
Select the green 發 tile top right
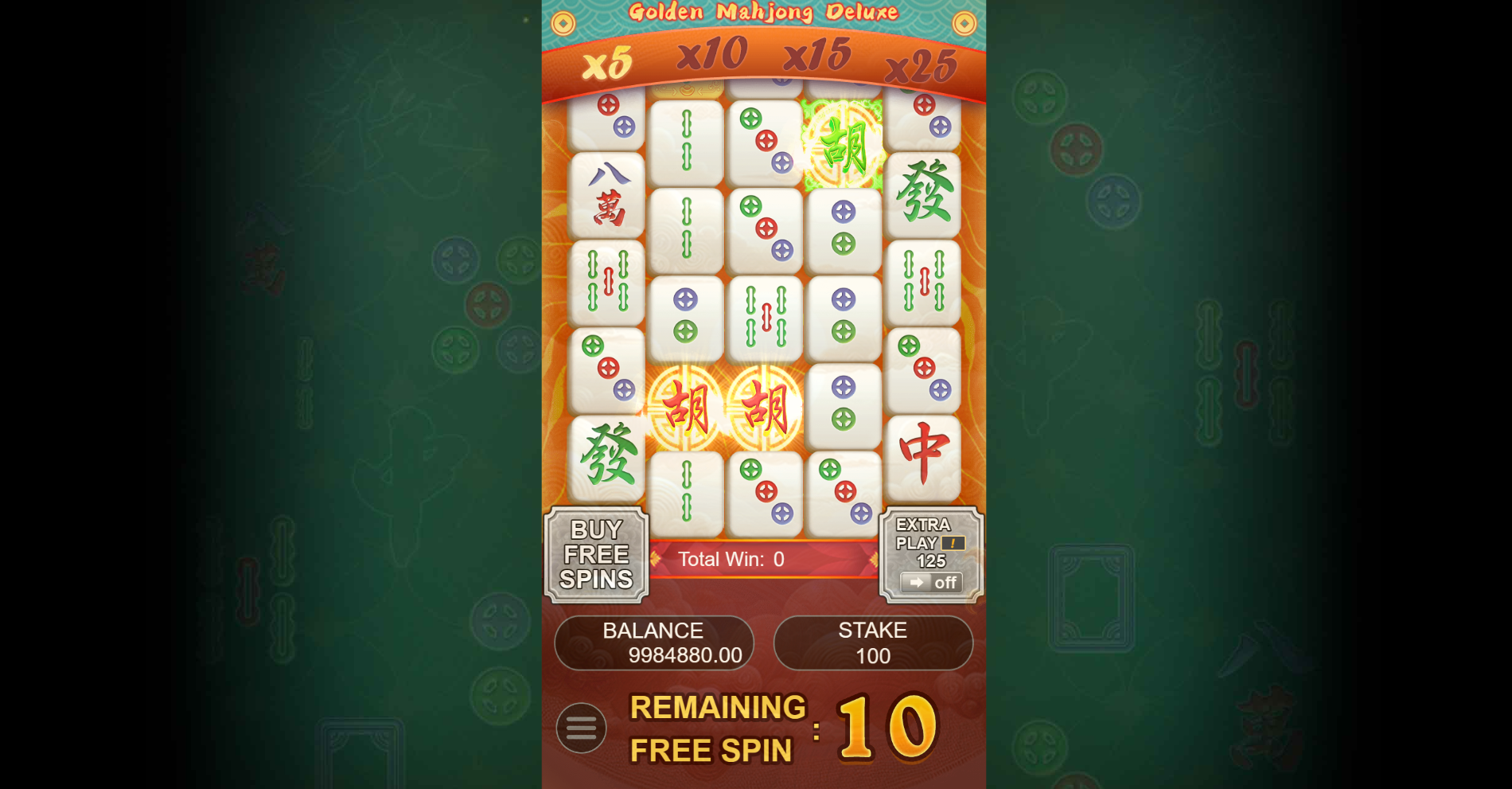point(924,194)
